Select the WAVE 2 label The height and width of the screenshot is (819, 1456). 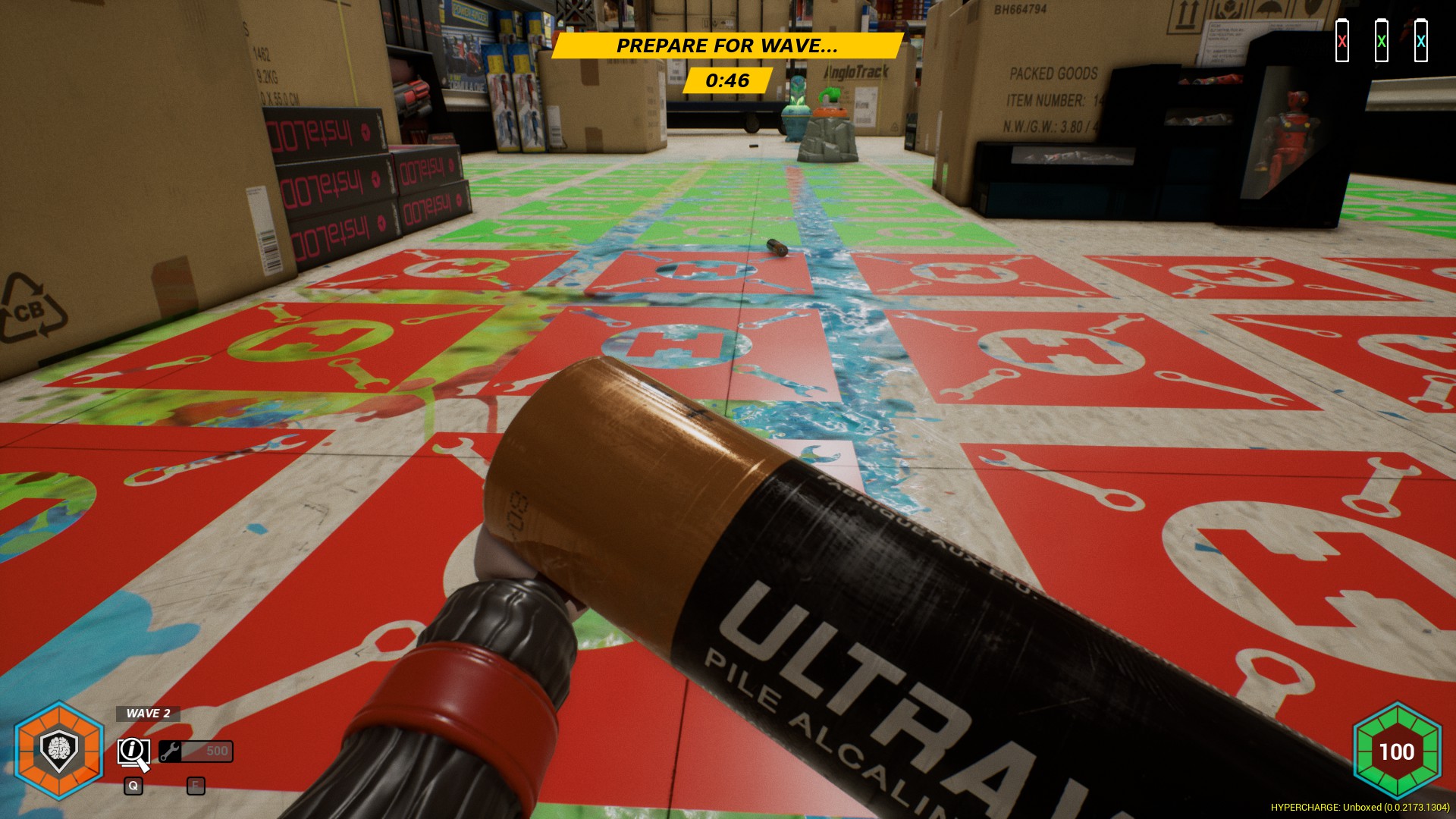coord(147,714)
